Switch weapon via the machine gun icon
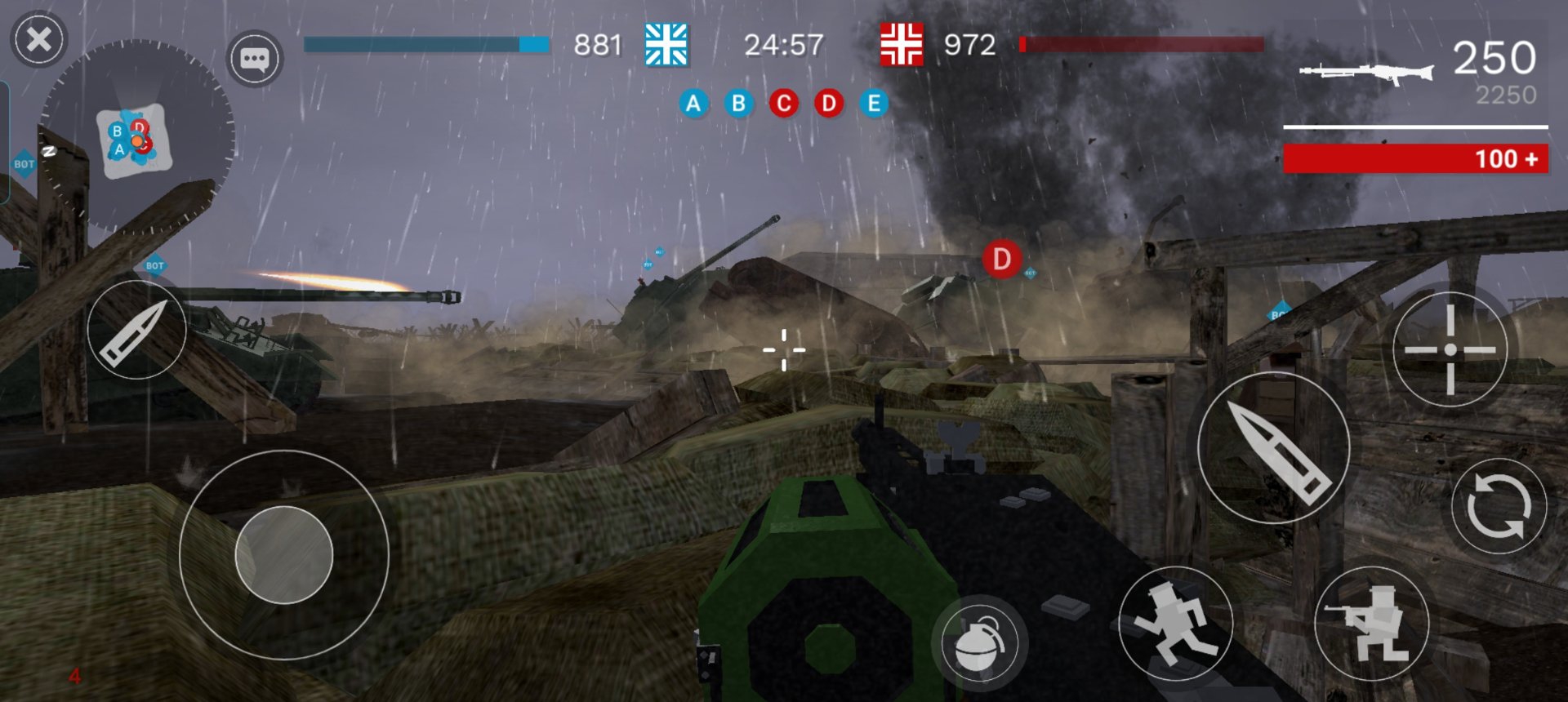This screenshot has width=1568, height=702. tap(1366, 73)
